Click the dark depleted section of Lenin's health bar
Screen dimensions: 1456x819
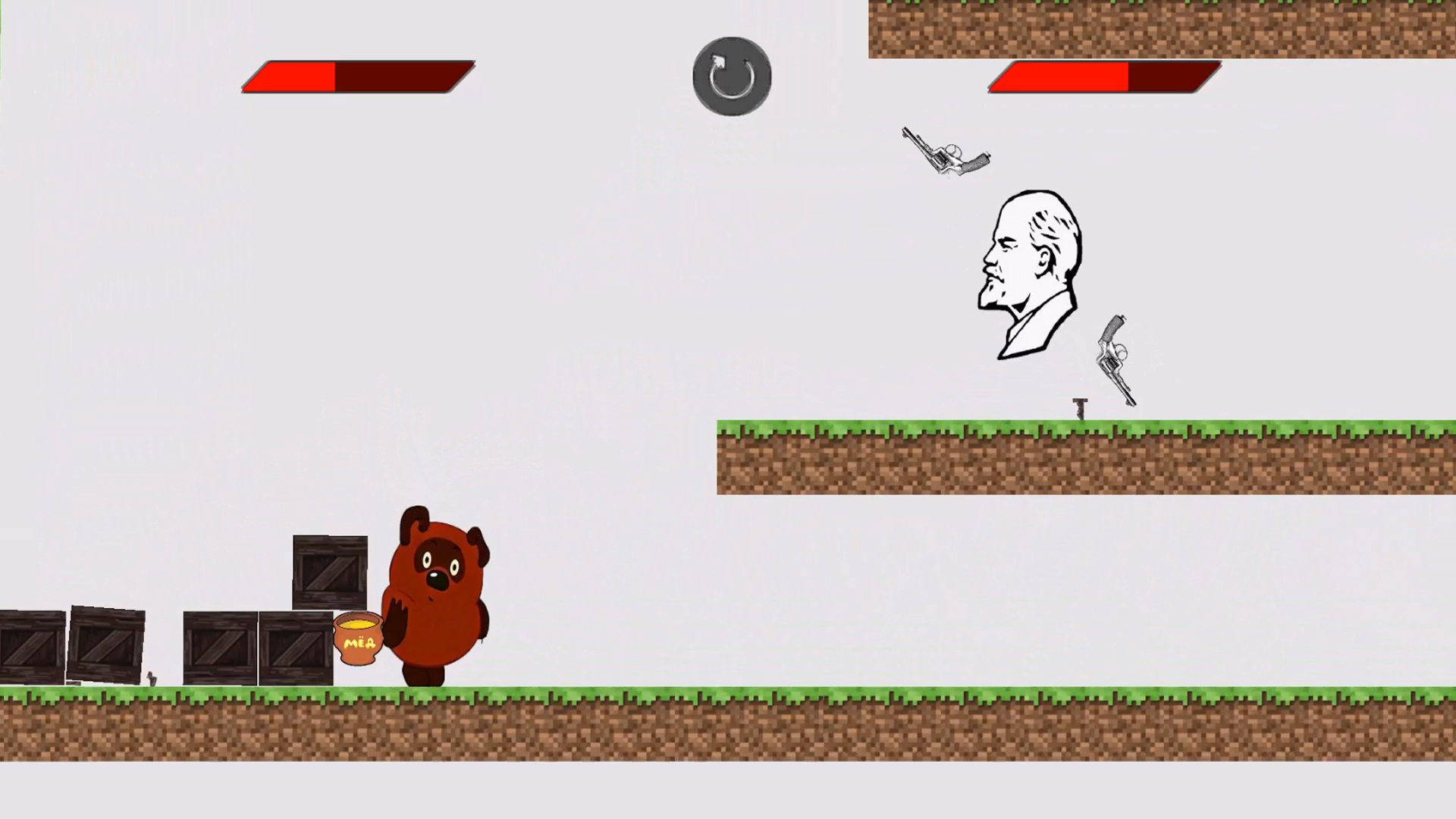[x=1172, y=76]
